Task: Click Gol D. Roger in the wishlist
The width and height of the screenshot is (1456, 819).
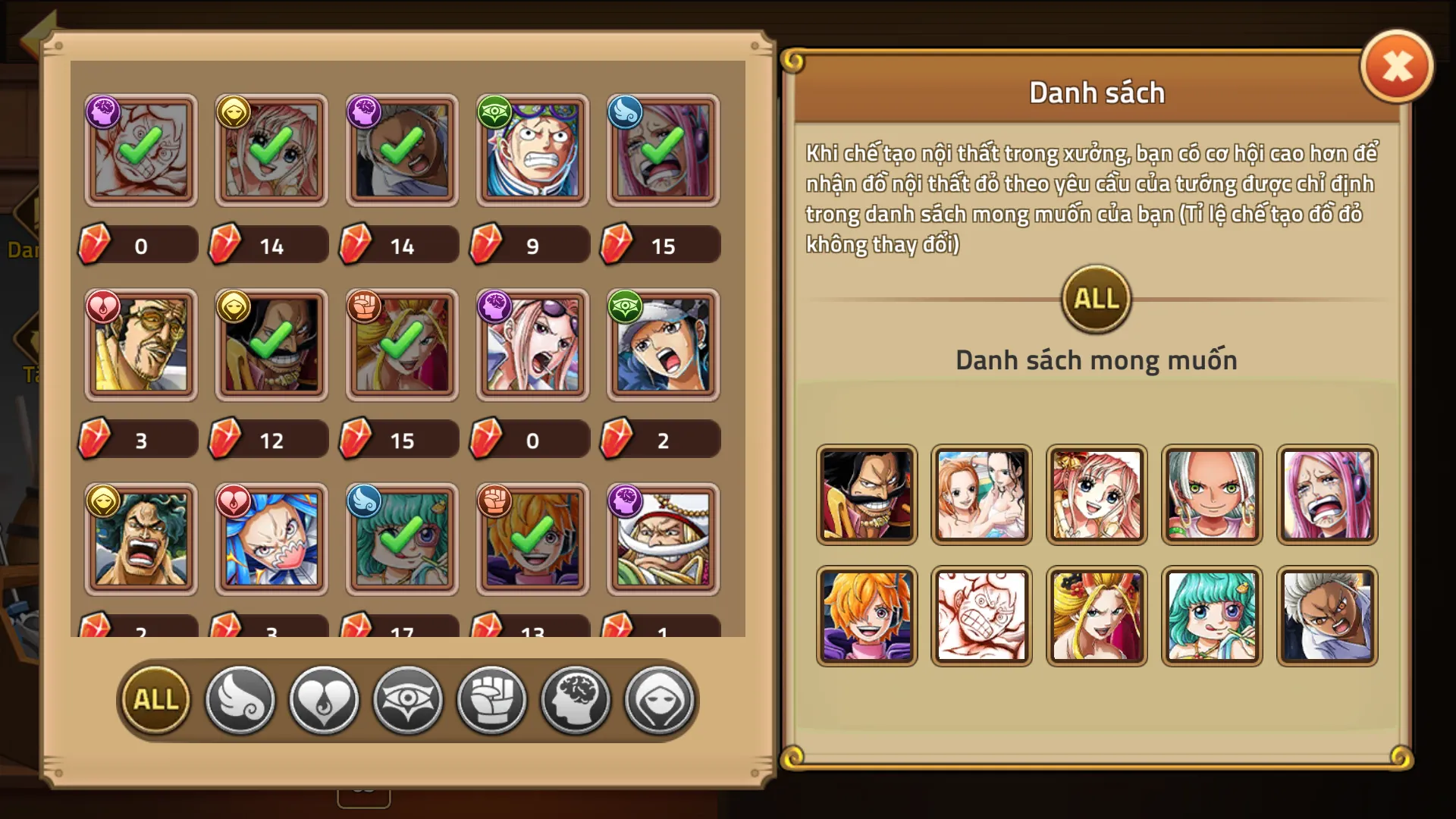Action: pos(866,494)
